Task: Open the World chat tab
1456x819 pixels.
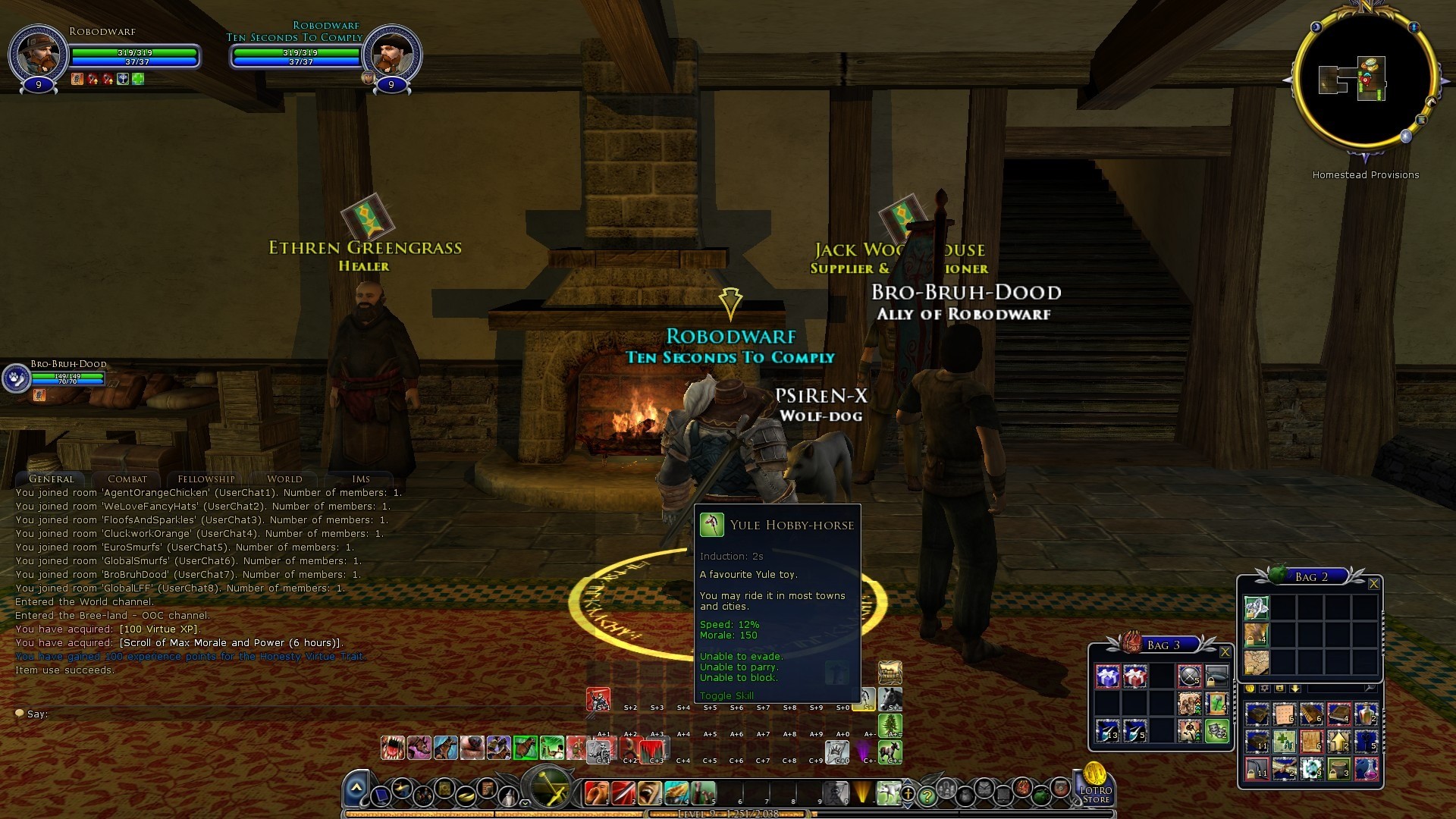Action: click(x=284, y=479)
